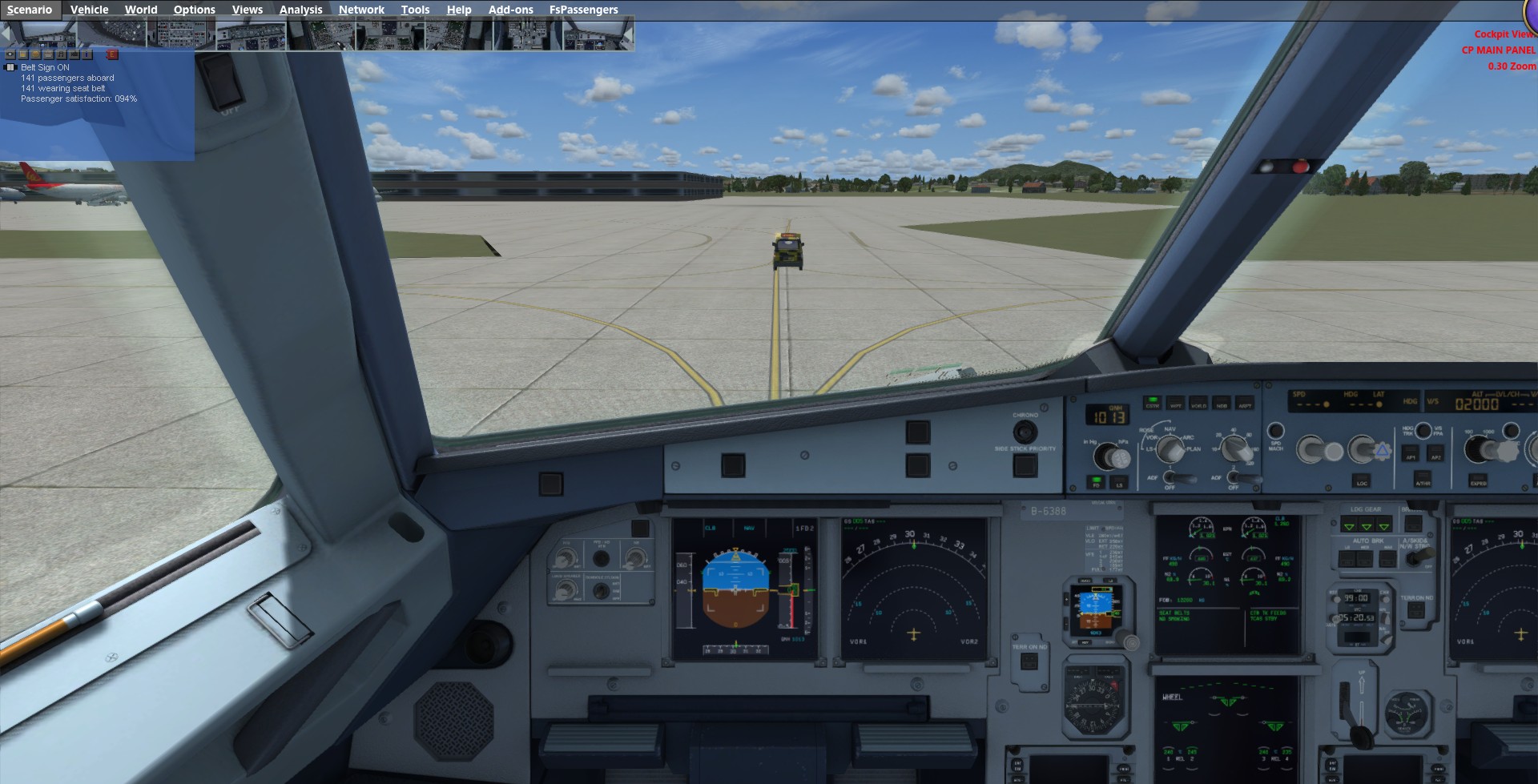Open the Options menu
The height and width of the screenshot is (784, 1538).
pyautogui.click(x=194, y=10)
